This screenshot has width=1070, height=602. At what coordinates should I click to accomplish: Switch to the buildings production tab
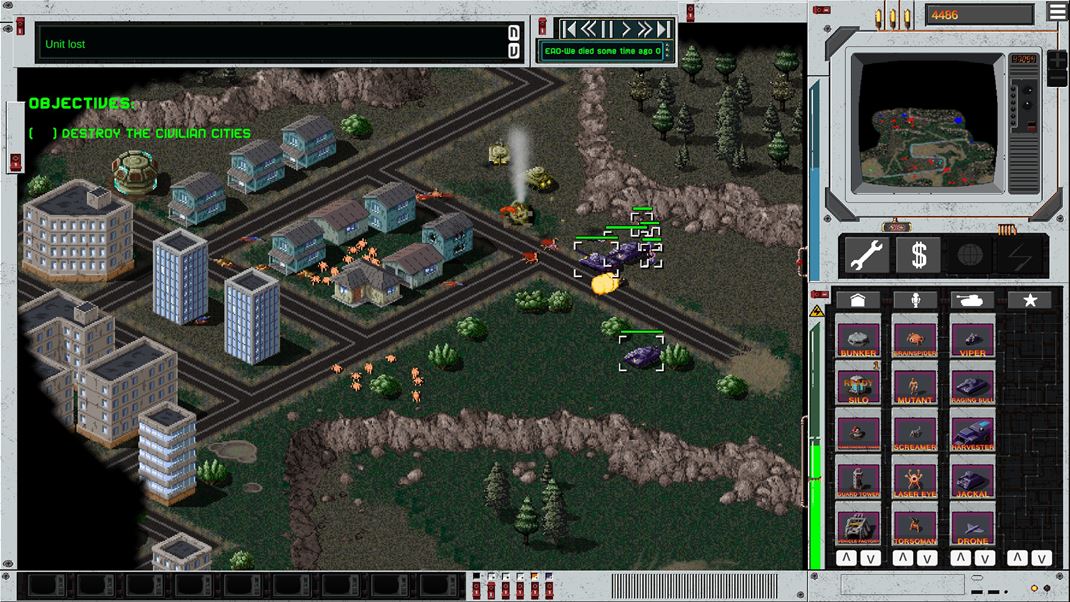pyautogui.click(x=857, y=300)
